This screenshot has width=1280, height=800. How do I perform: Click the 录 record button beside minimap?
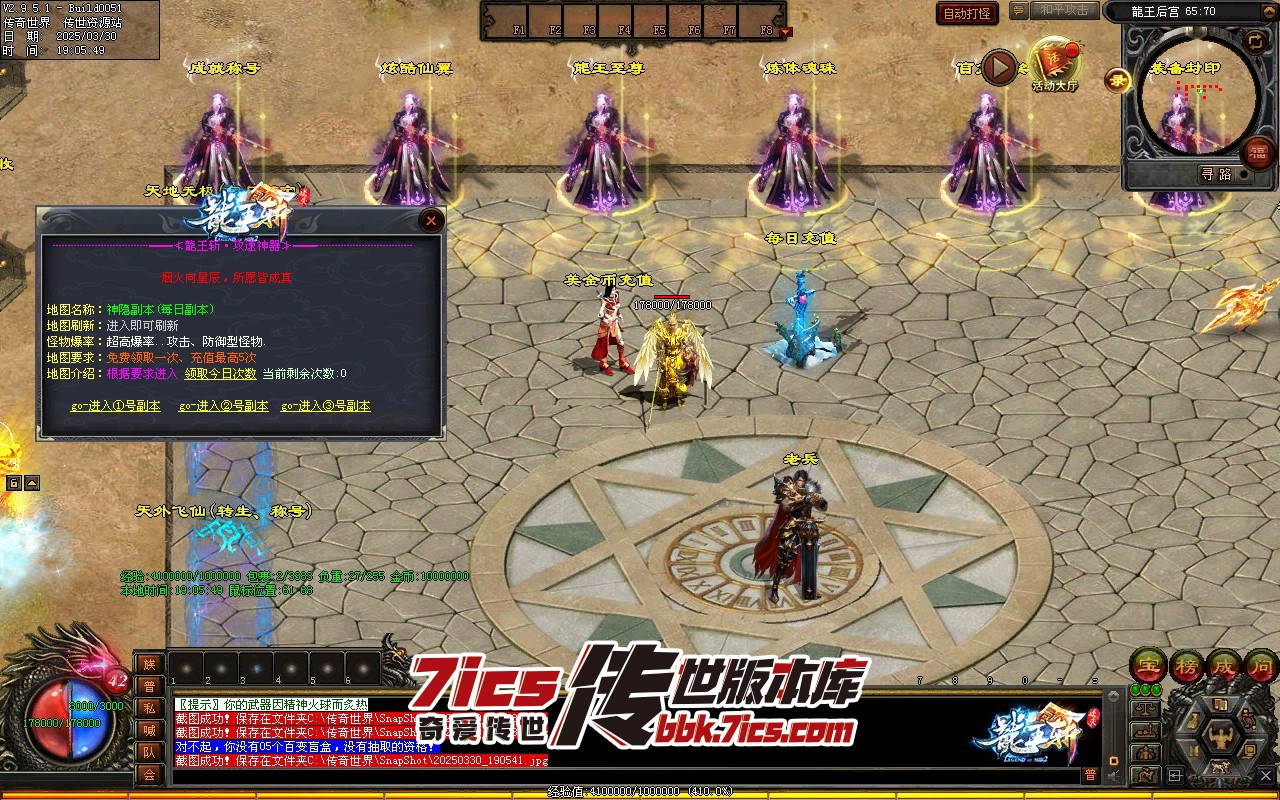(1117, 80)
